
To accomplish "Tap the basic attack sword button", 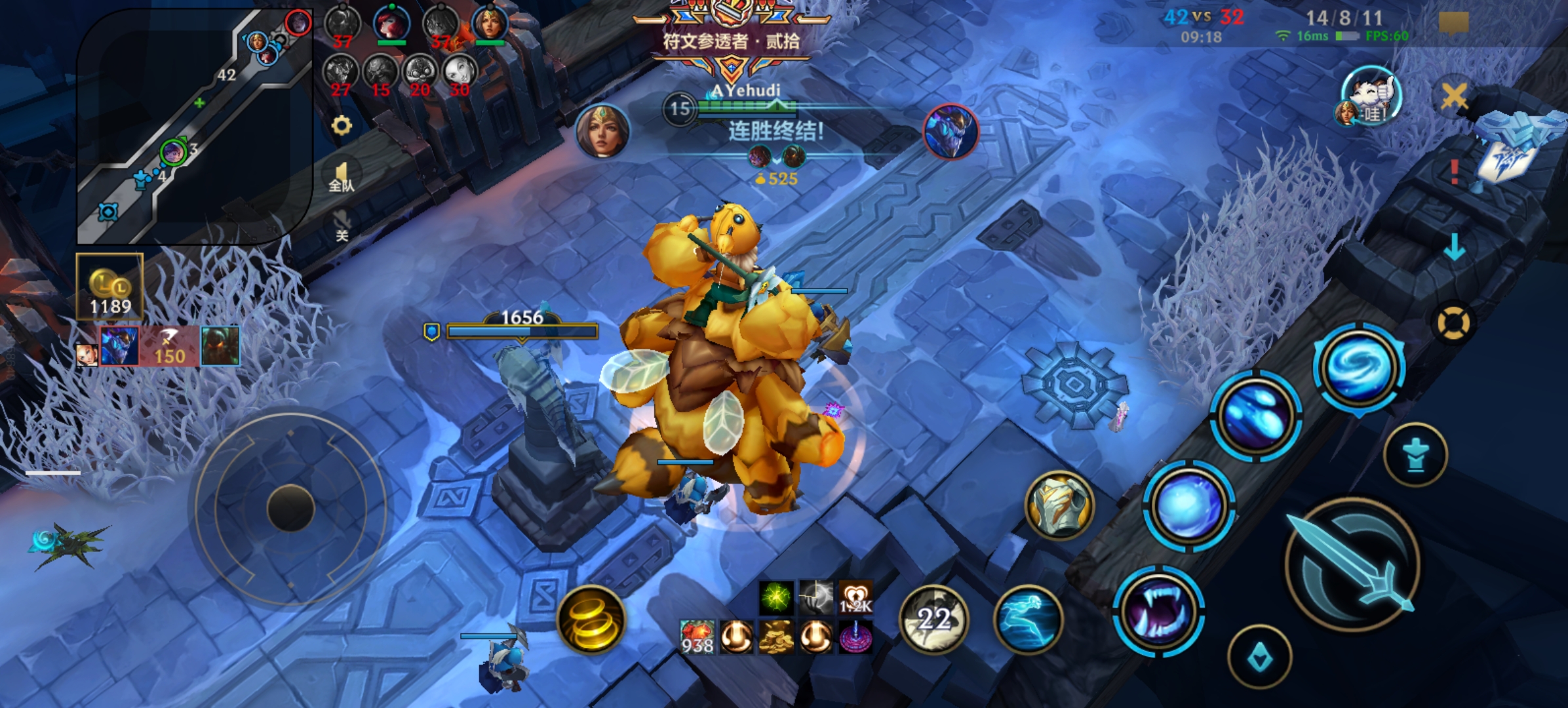I will [1353, 565].
